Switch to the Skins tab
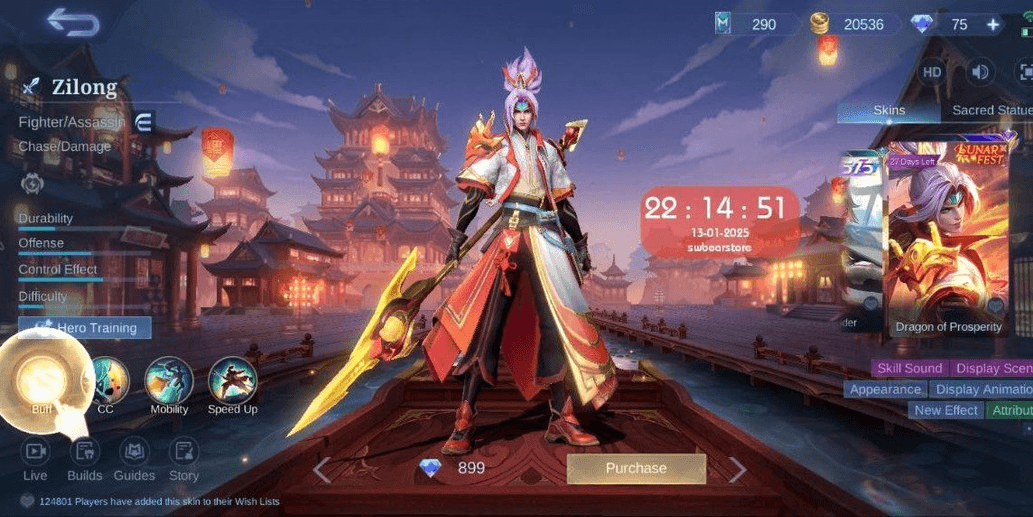 [889, 110]
